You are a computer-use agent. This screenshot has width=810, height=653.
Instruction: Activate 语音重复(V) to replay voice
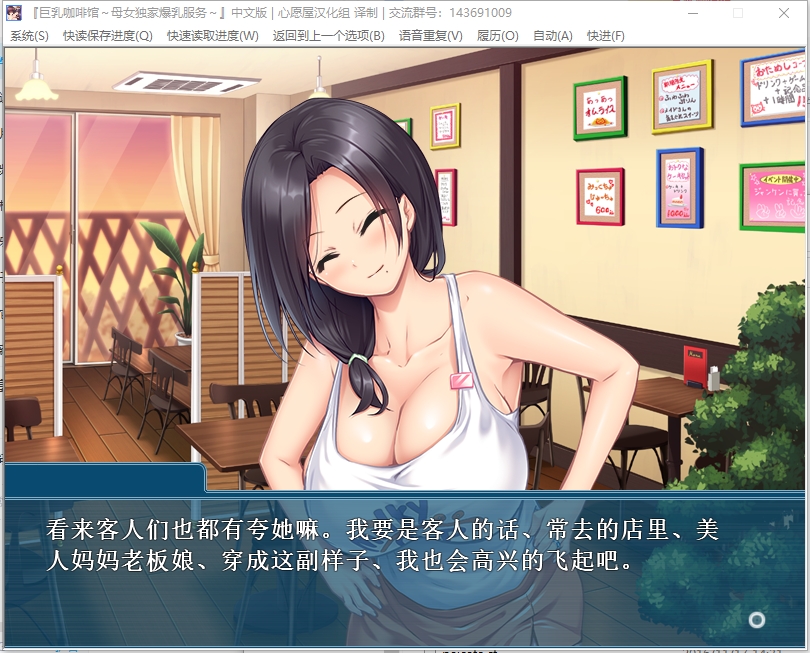[431, 36]
